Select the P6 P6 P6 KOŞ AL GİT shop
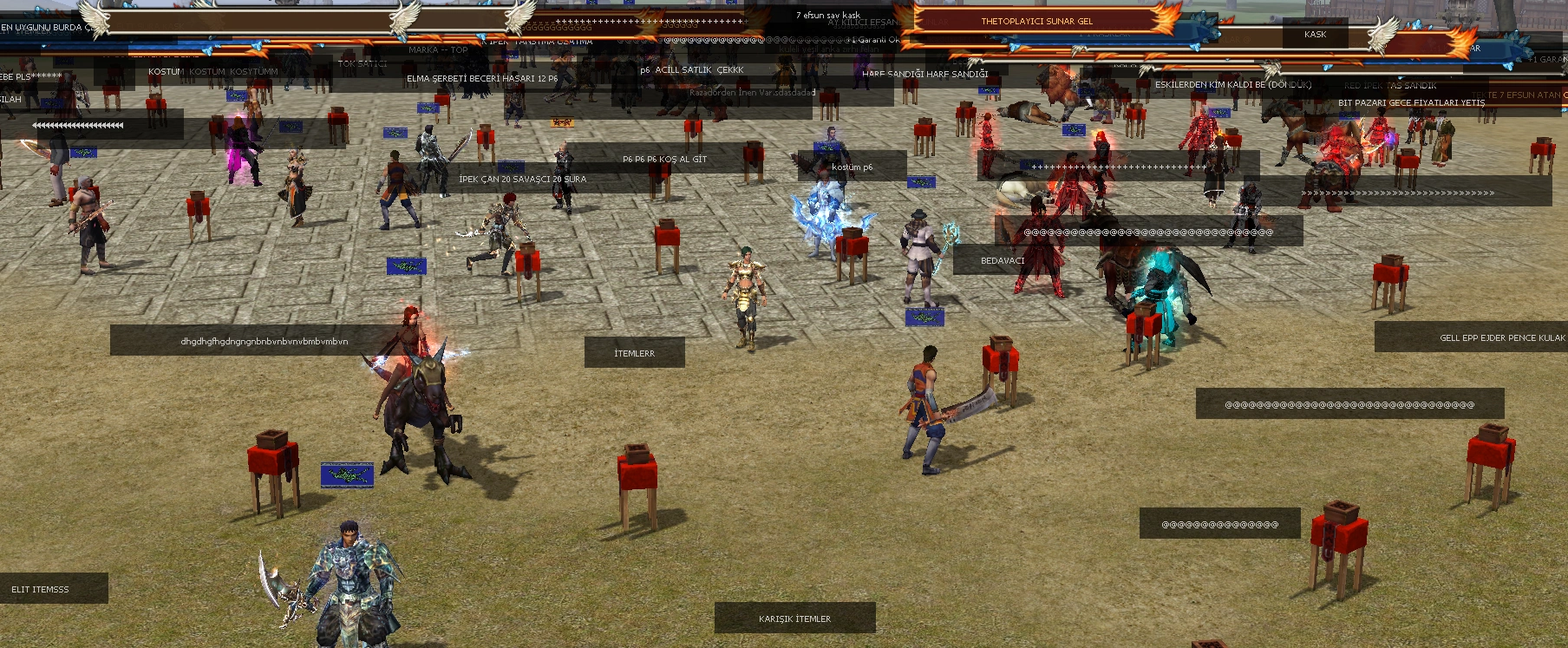Screen dimensions: 1568x648 point(664,159)
